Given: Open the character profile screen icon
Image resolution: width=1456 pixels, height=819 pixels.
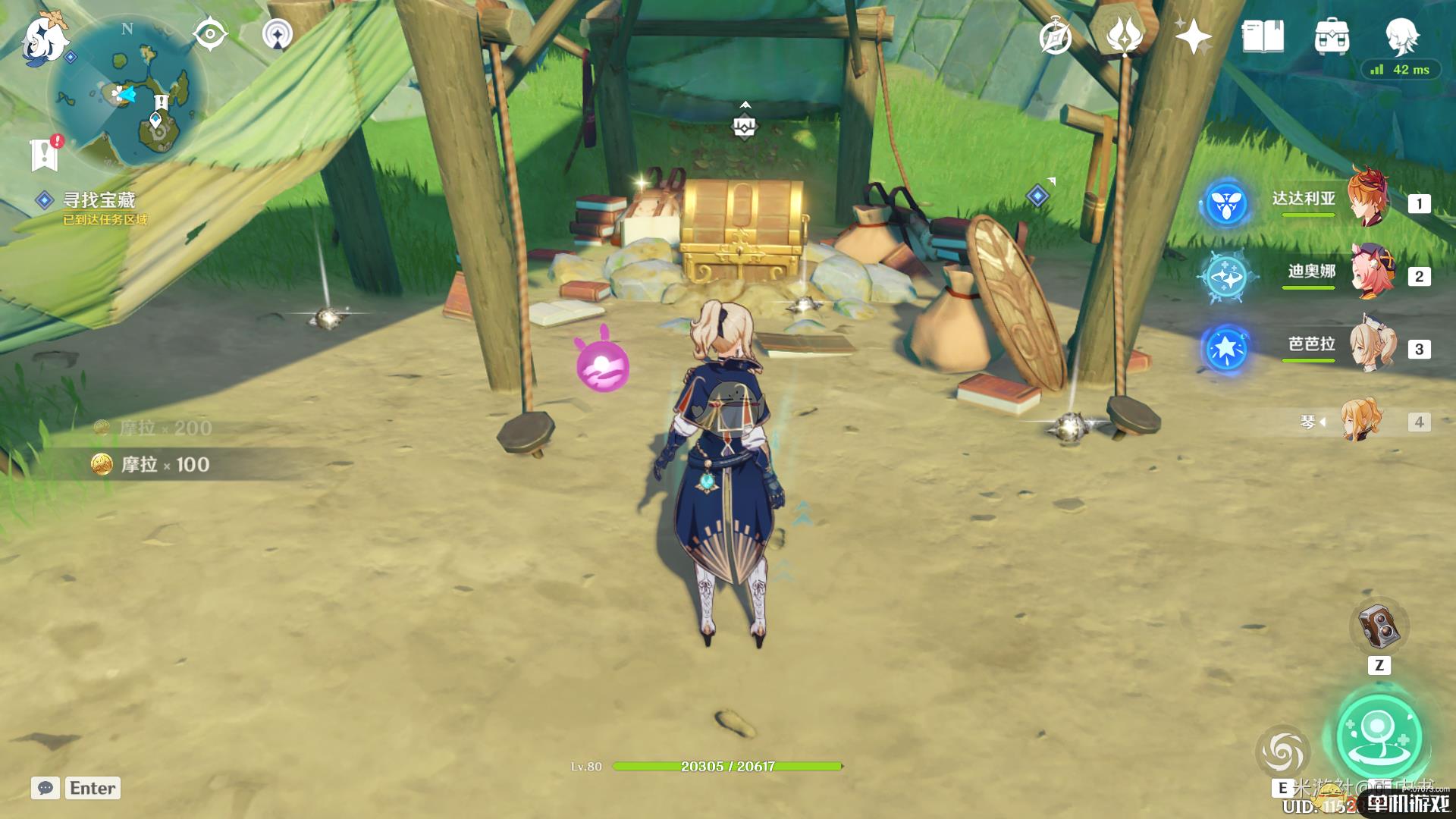Looking at the screenshot, I should pyautogui.click(x=1401, y=34).
